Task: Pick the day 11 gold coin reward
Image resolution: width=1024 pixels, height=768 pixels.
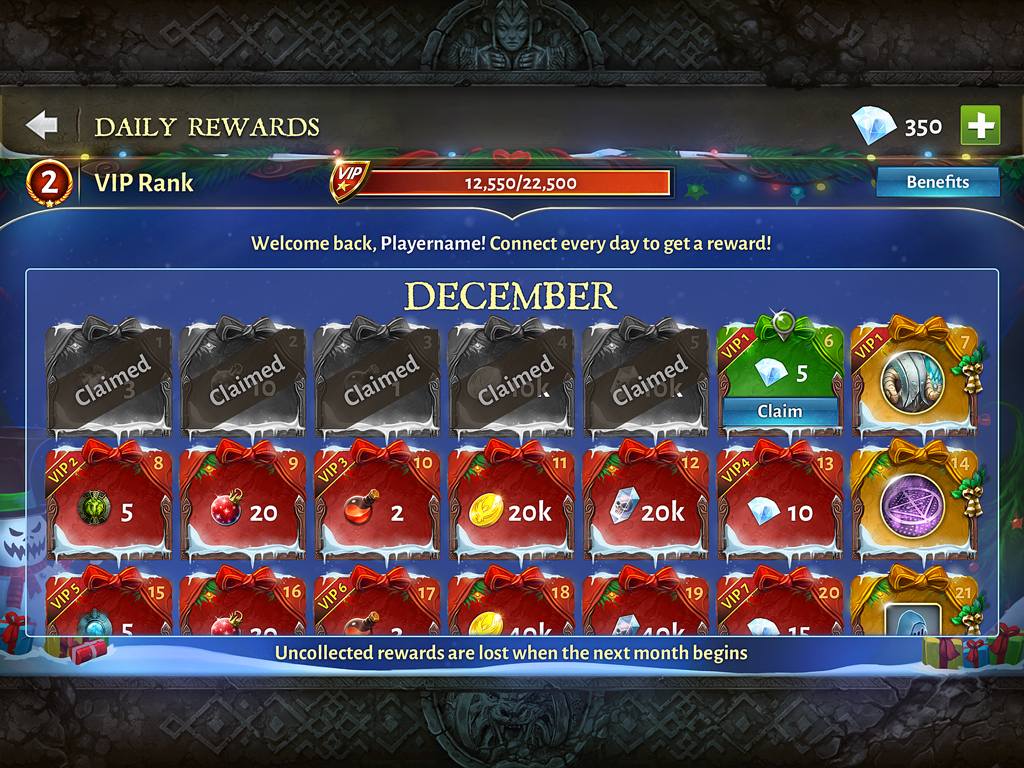Action: [511, 507]
